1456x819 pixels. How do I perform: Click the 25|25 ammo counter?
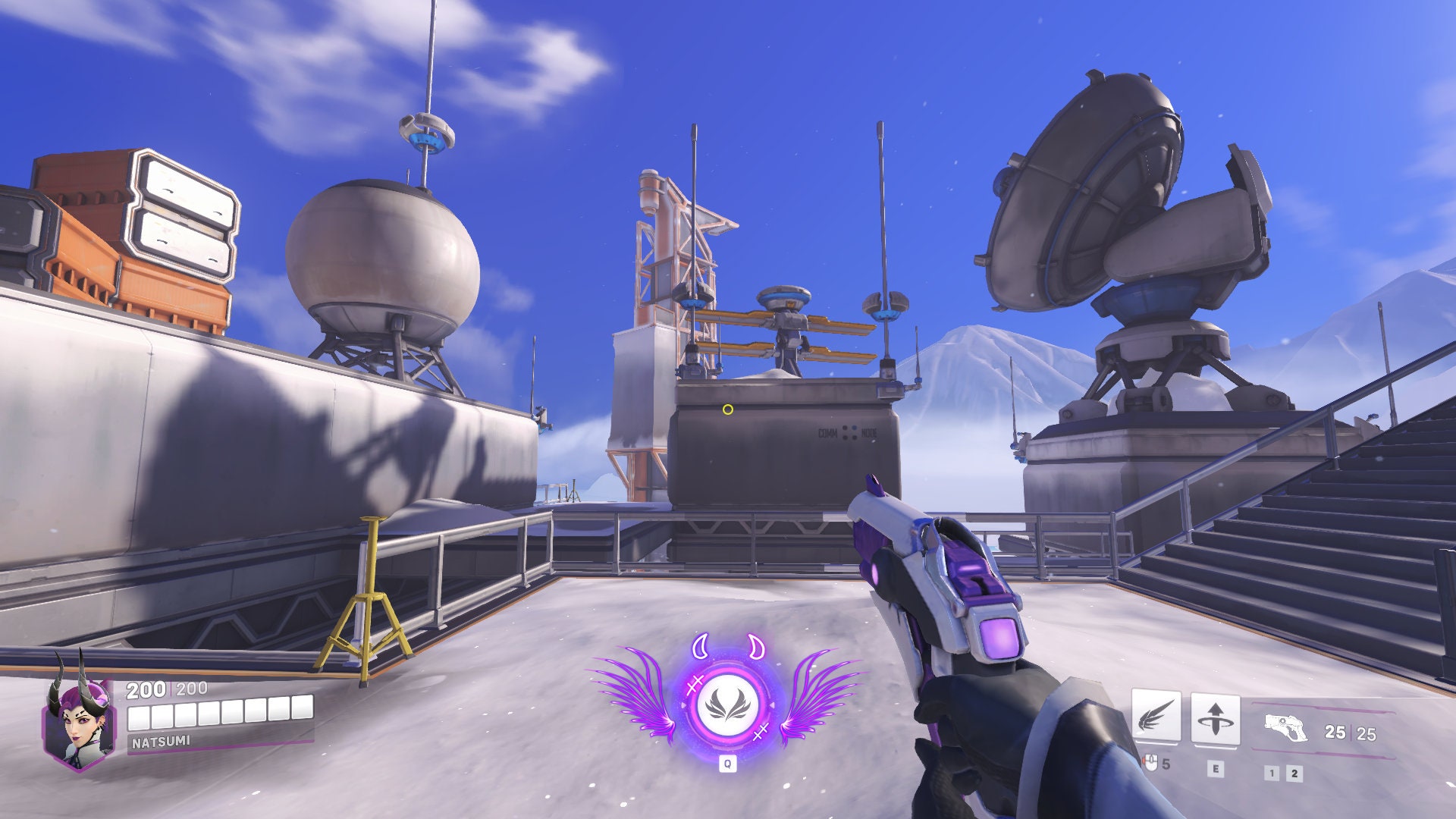click(x=1350, y=733)
